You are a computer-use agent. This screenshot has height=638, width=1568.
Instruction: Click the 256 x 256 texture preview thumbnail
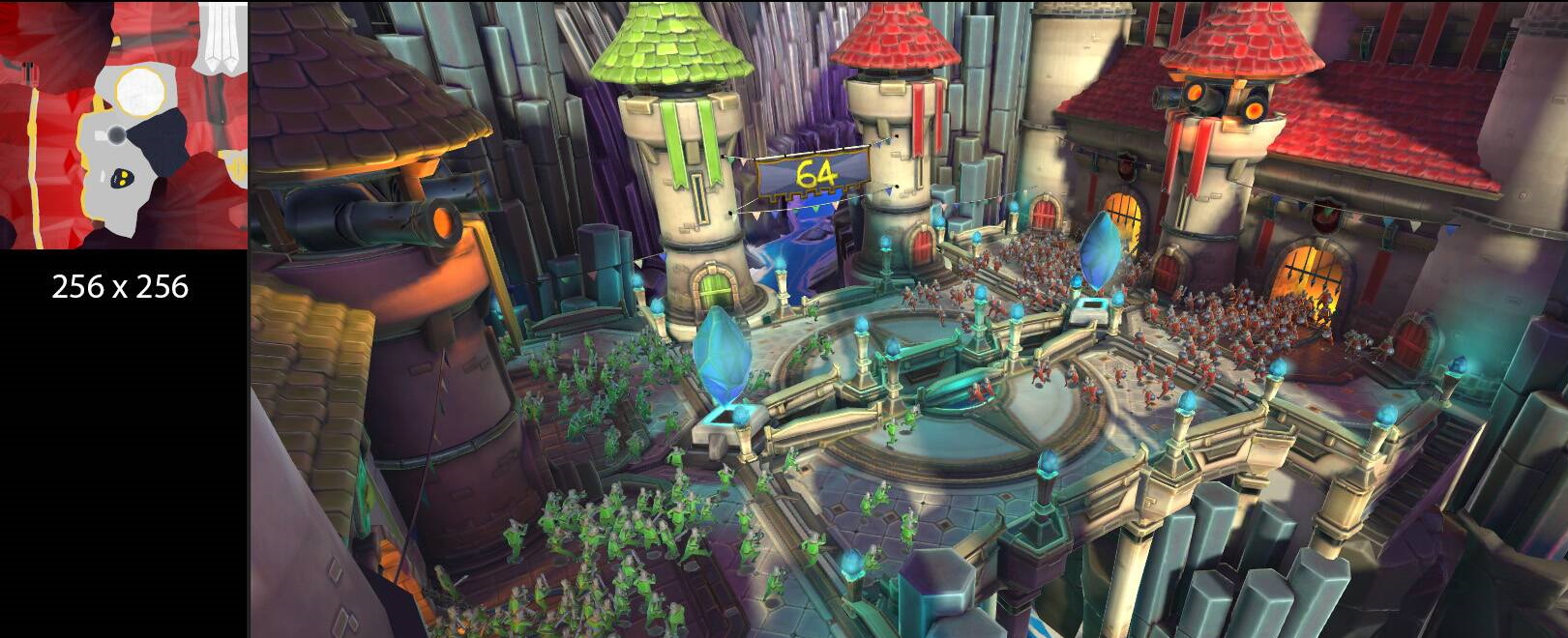click(123, 125)
